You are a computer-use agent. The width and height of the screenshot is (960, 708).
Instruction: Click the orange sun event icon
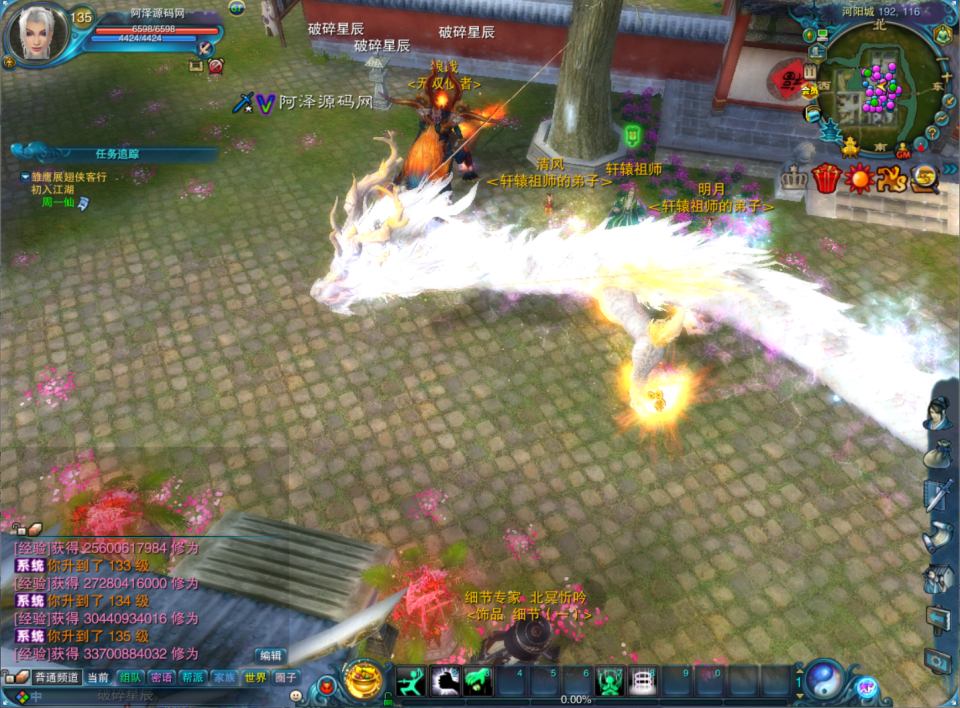pyautogui.click(x=858, y=179)
